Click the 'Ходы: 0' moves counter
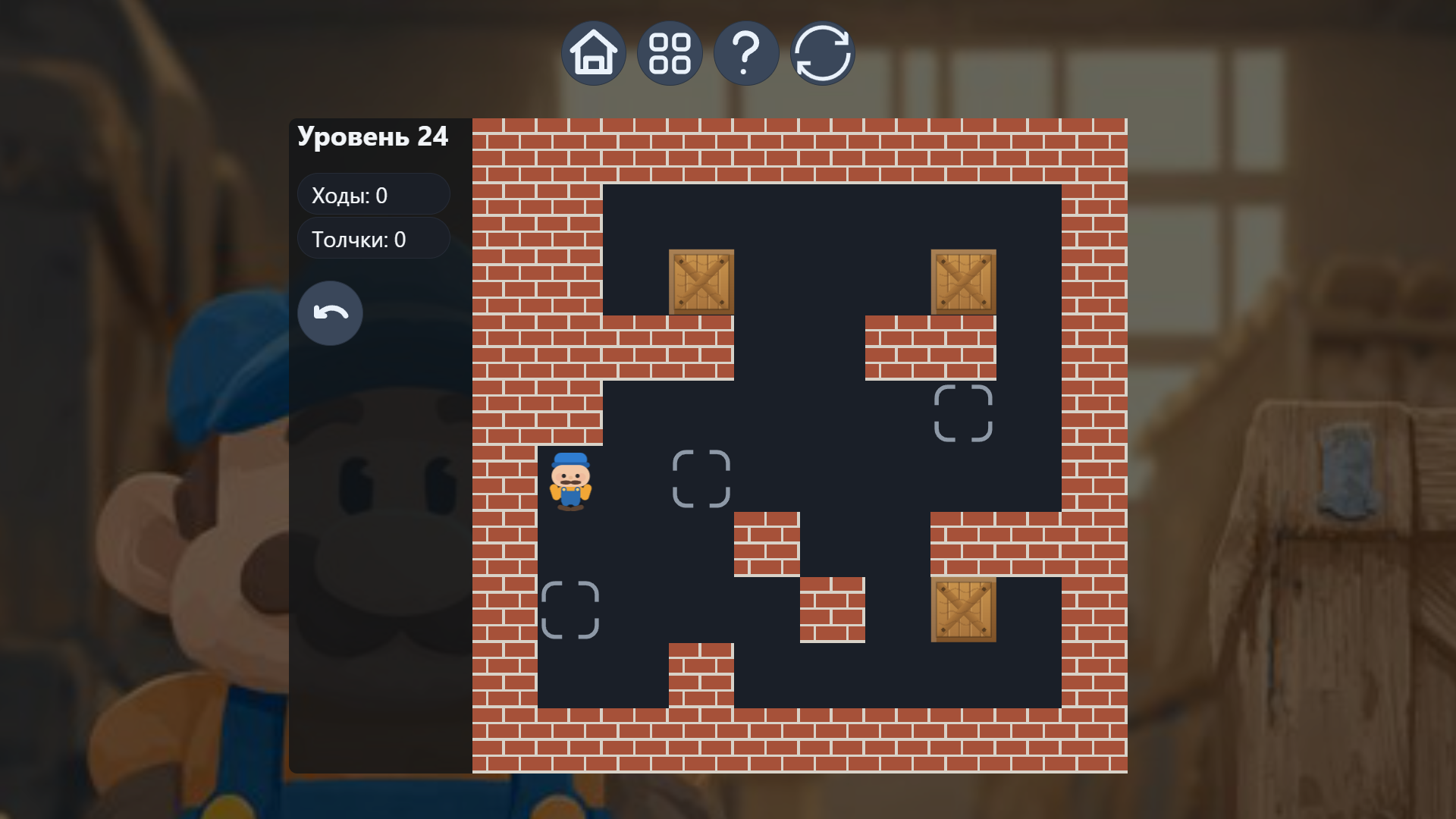Image resolution: width=1456 pixels, height=819 pixels. coord(373,194)
